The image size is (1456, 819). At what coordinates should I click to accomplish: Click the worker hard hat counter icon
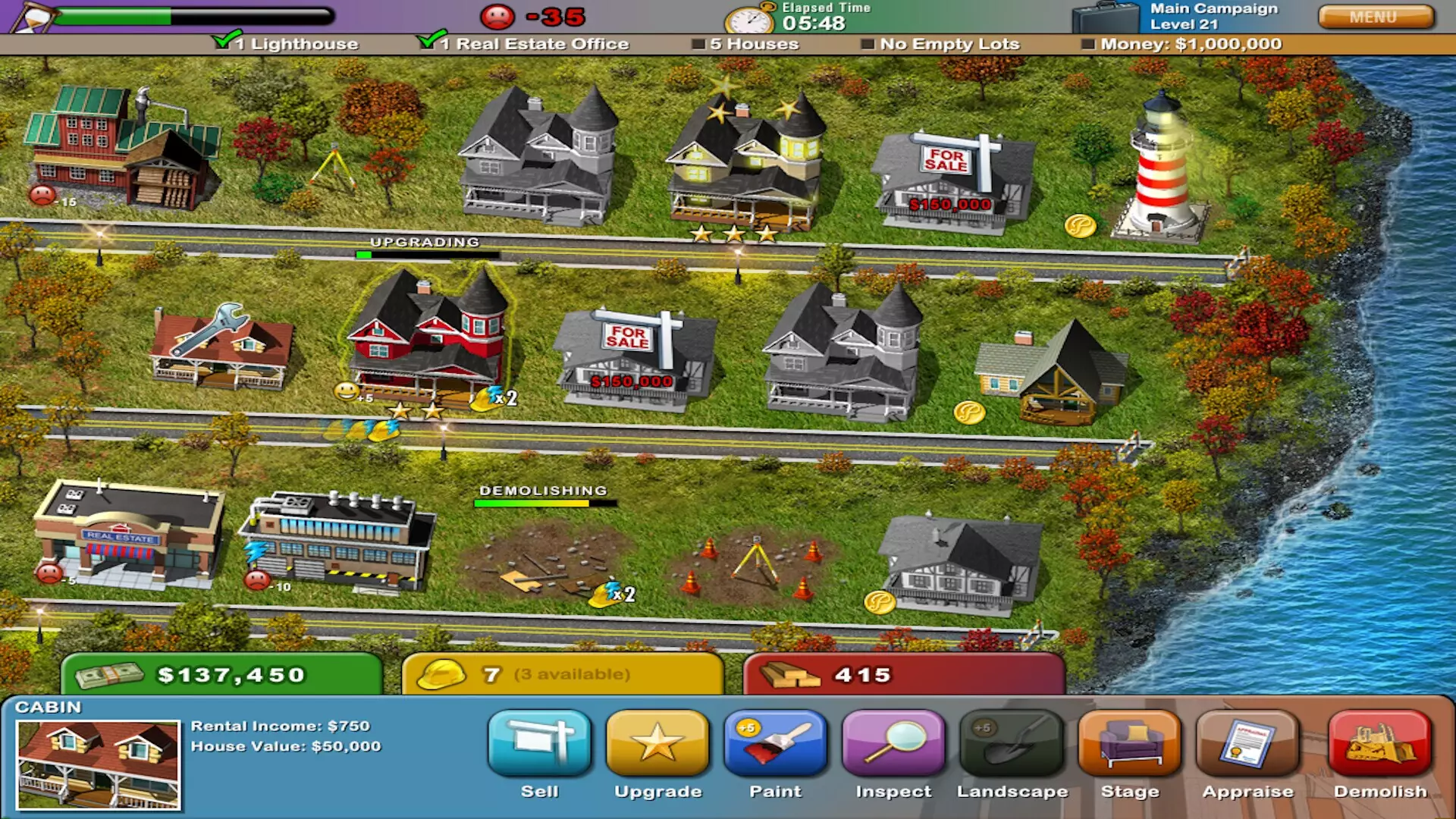pos(444,673)
